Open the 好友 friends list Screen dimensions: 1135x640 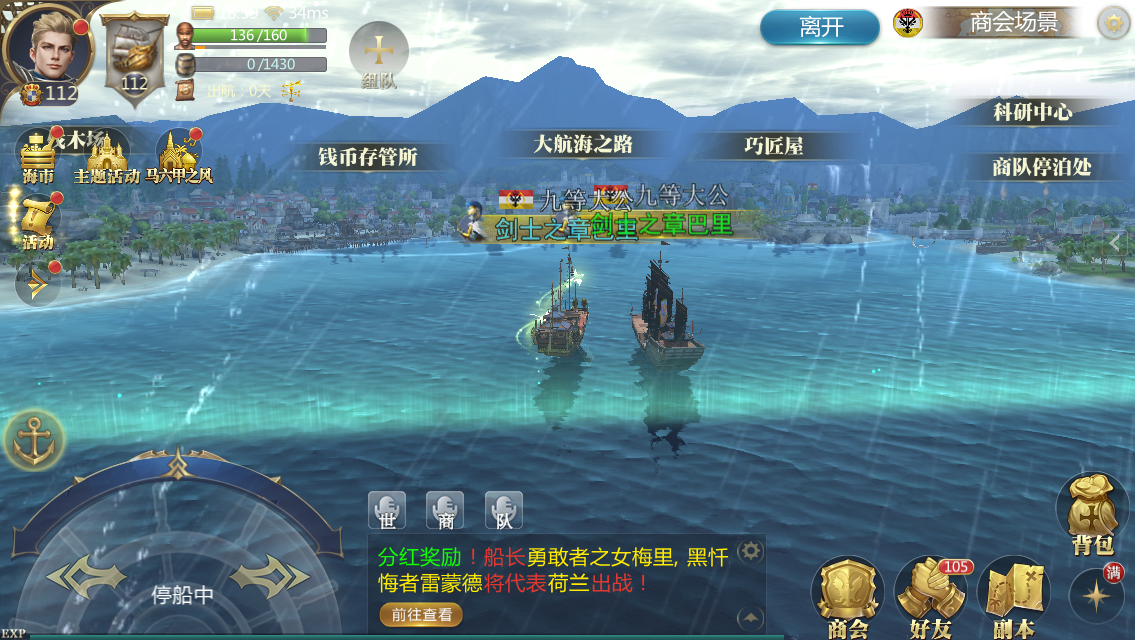pos(930,598)
